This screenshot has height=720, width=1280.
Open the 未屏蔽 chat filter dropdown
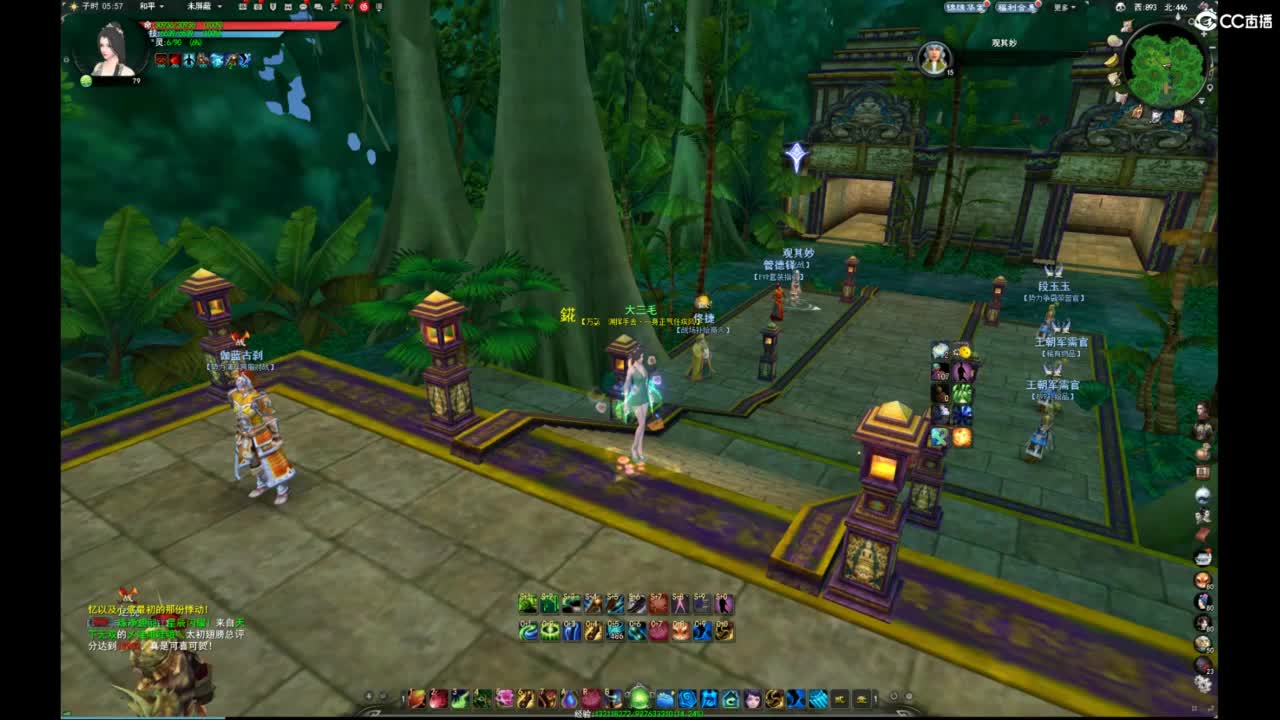(201, 7)
